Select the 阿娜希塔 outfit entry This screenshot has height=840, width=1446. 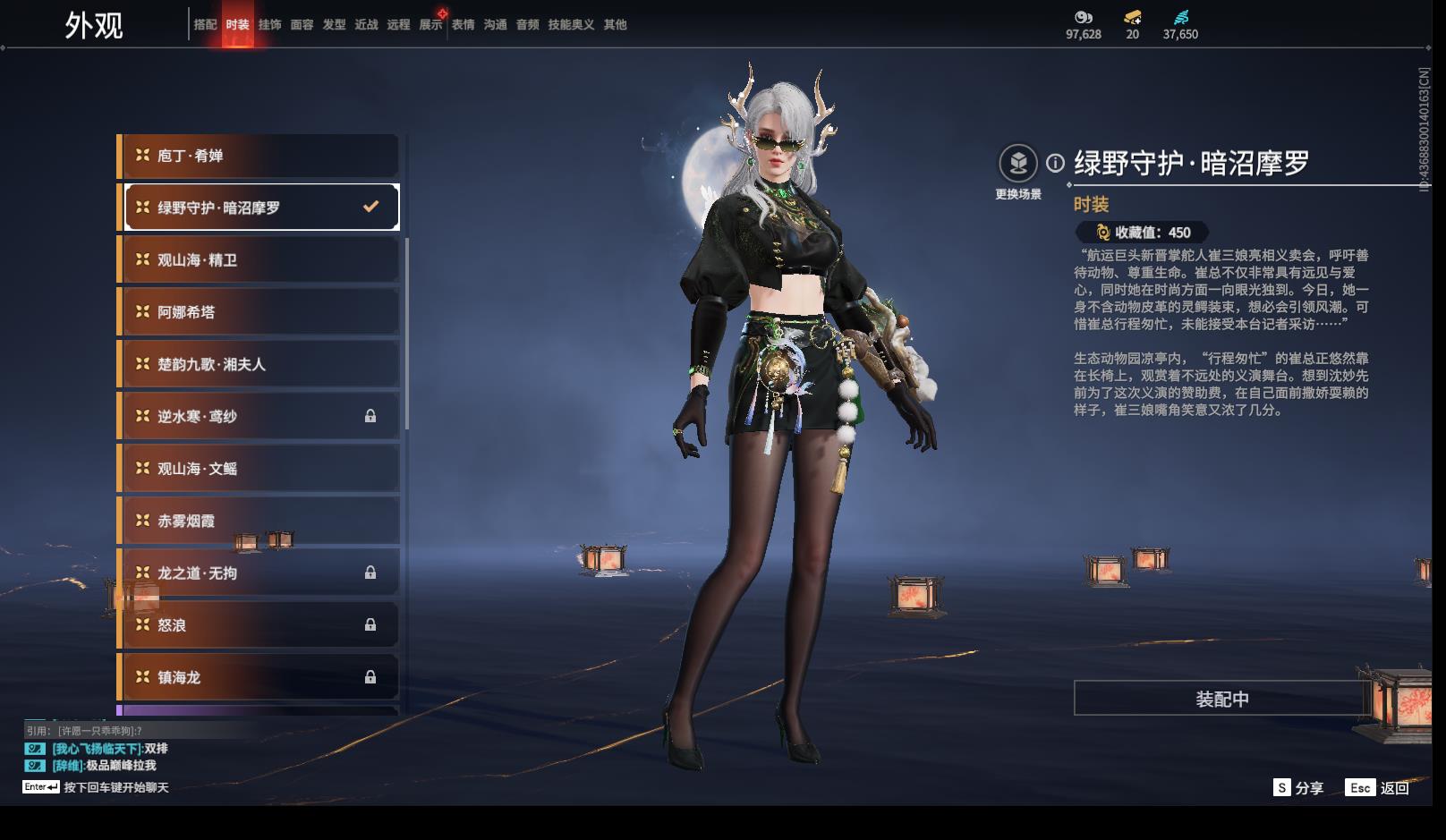pyautogui.click(x=259, y=312)
